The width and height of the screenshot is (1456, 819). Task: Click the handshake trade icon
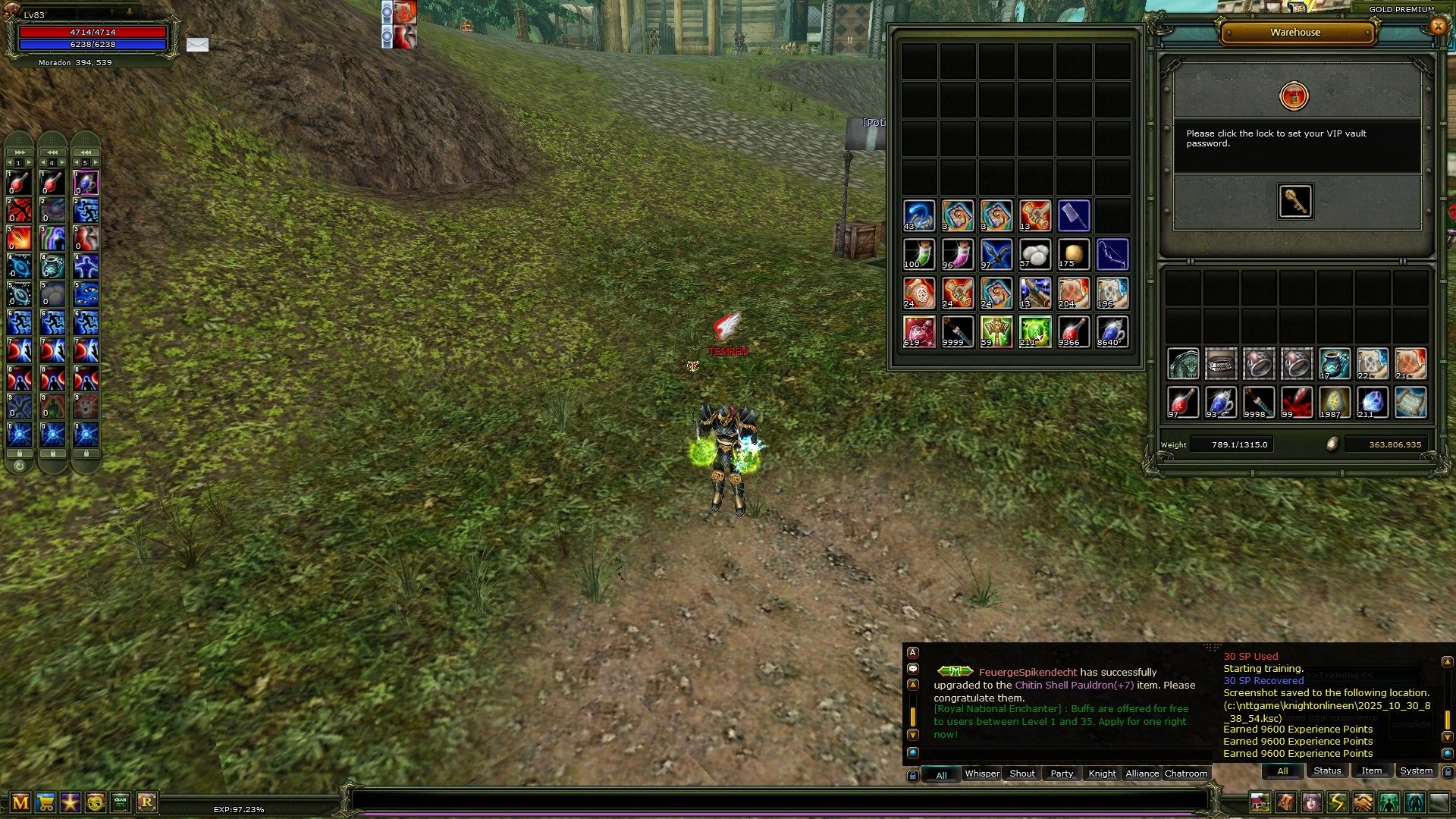click(x=1363, y=802)
